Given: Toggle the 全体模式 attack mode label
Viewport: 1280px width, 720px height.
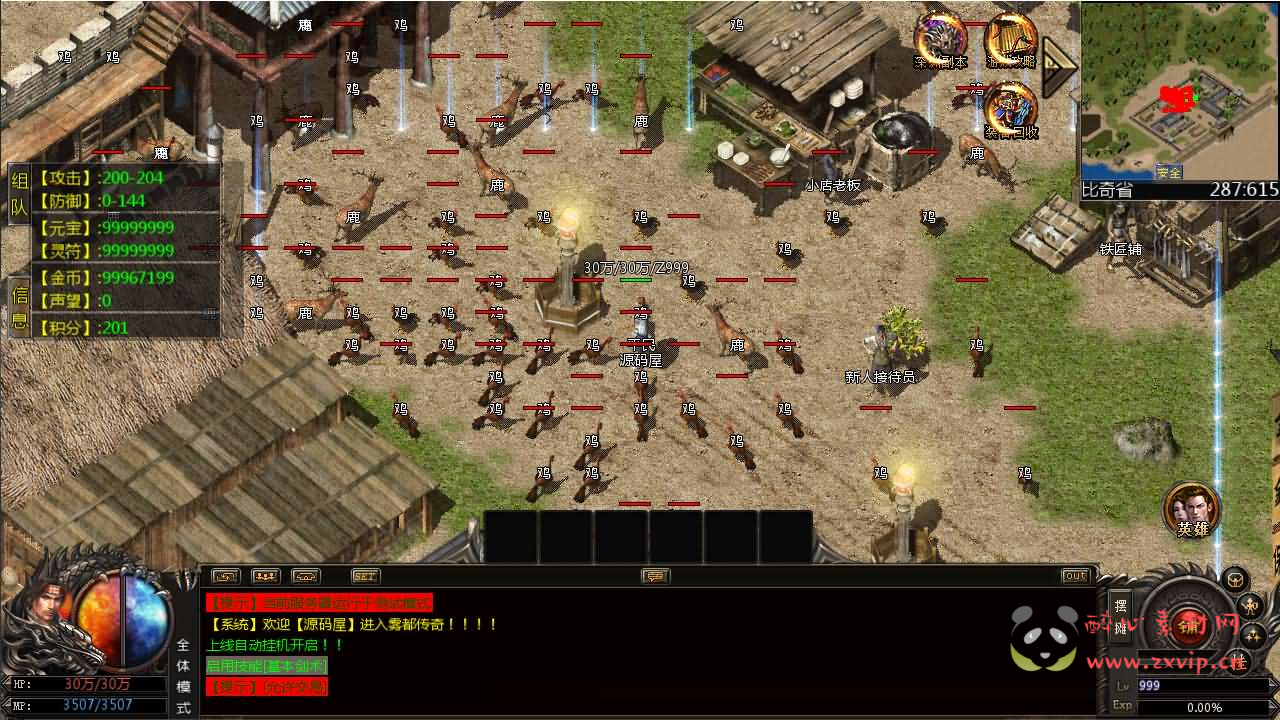Looking at the screenshot, I should point(183,676).
